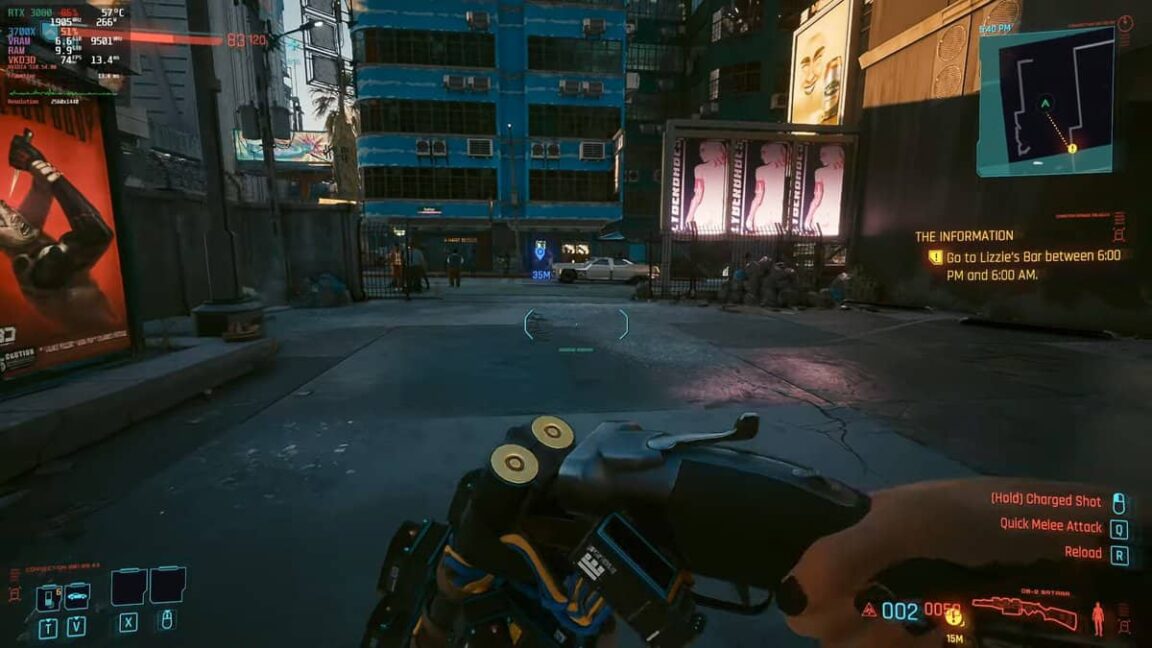Select the green player arrow on the minimap
Viewport: 1152px width, 648px height.
[1045, 103]
